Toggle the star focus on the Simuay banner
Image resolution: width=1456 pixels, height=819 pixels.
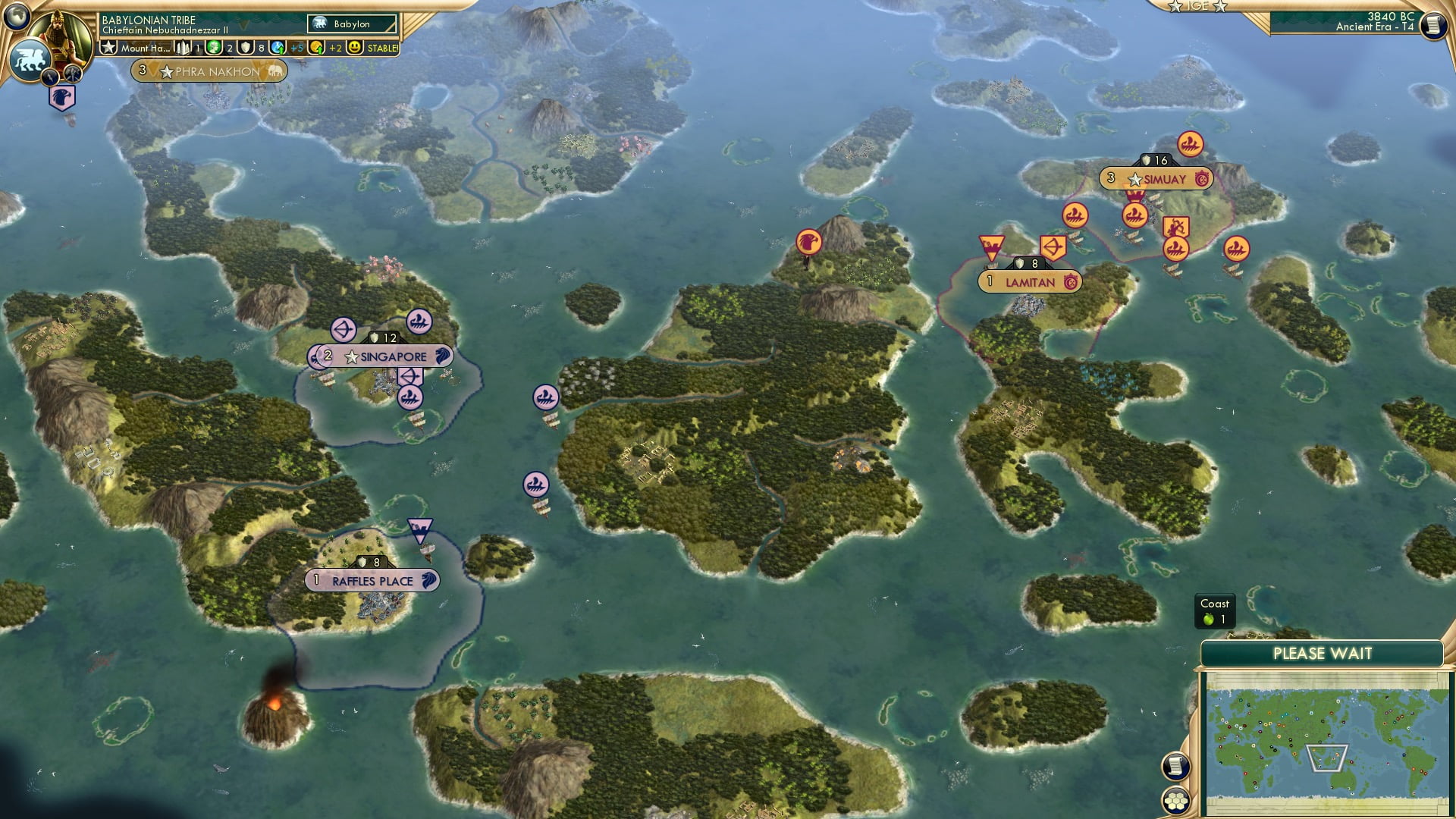[x=1134, y=179]
